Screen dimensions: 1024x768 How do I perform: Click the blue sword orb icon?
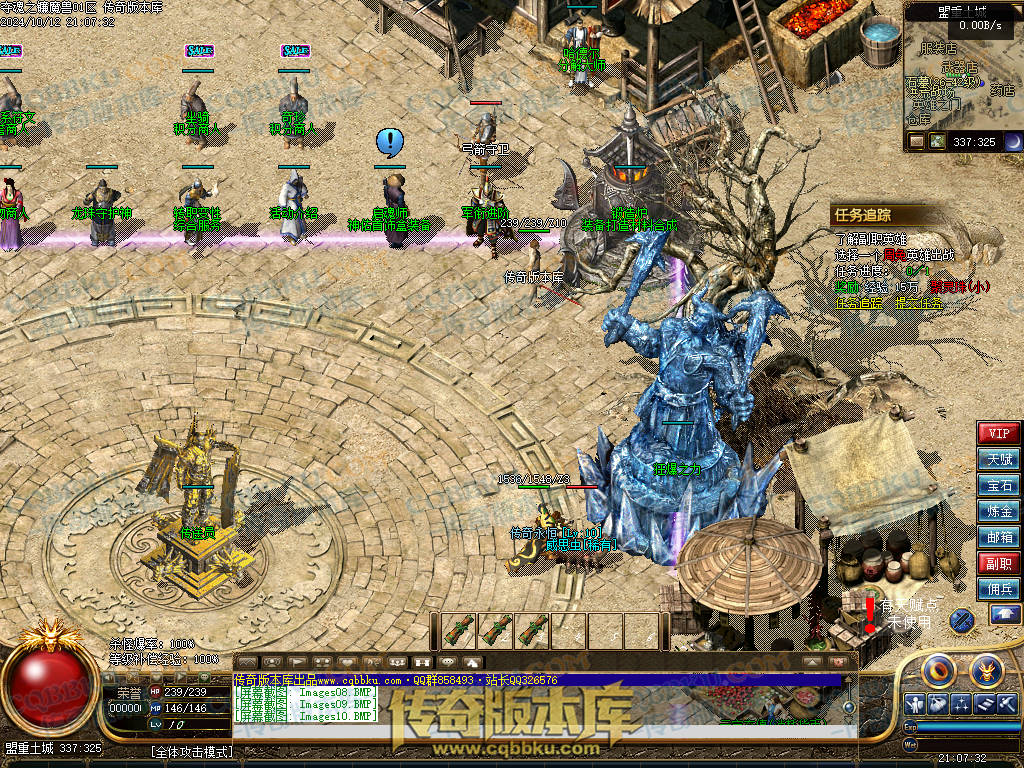961,620
